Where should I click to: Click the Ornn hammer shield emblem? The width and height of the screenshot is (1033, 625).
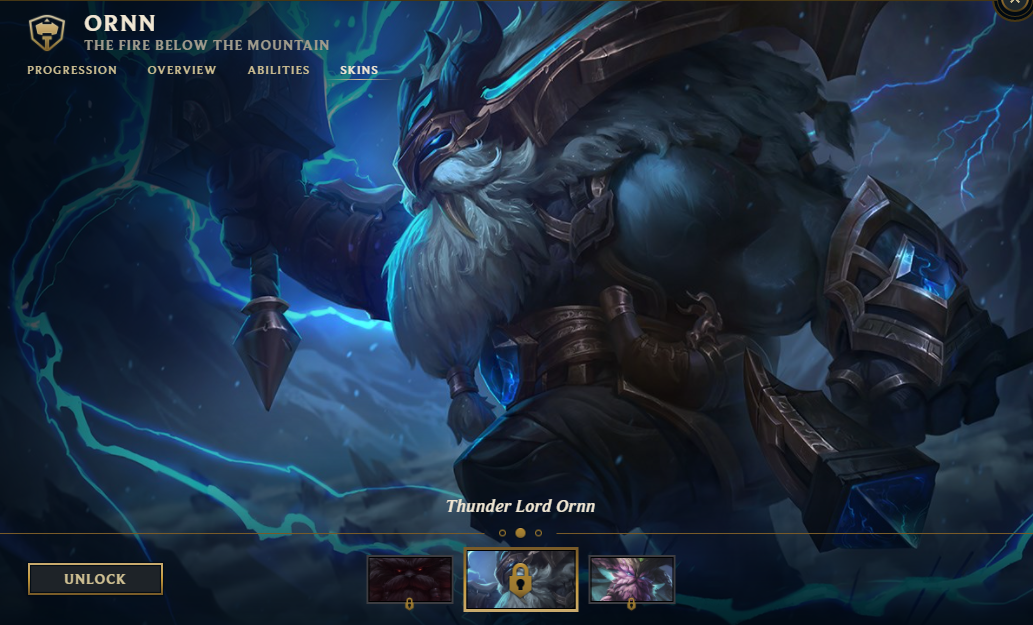coord(46,34)
